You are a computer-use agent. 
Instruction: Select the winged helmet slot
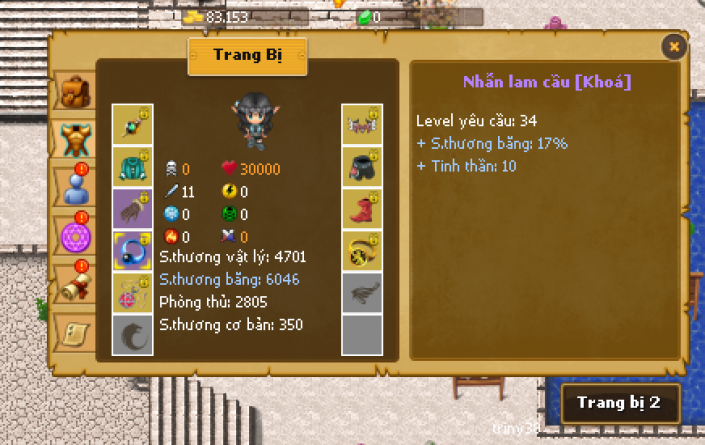pos(360,124)
